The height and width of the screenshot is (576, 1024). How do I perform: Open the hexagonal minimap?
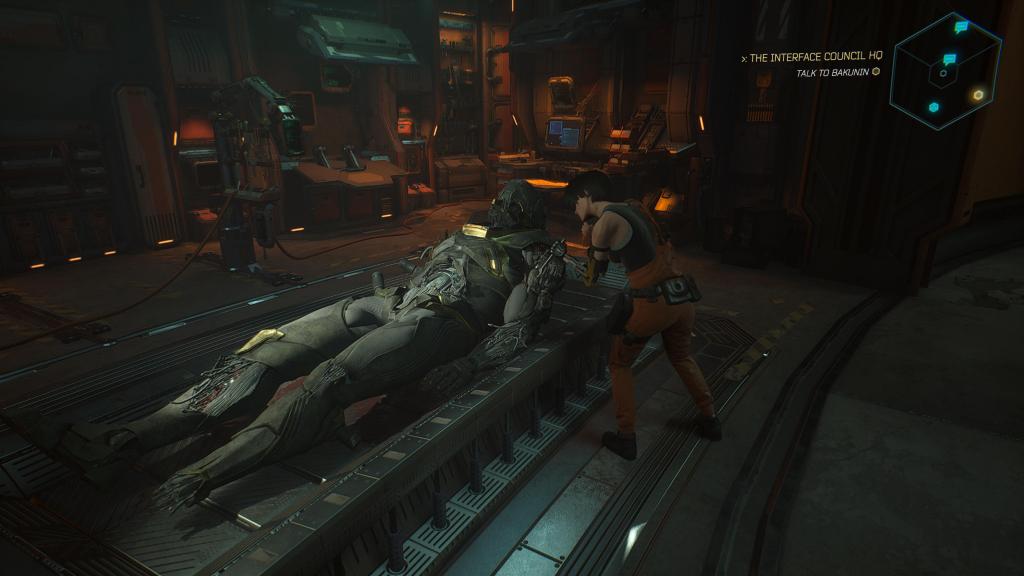coord(945,70)
